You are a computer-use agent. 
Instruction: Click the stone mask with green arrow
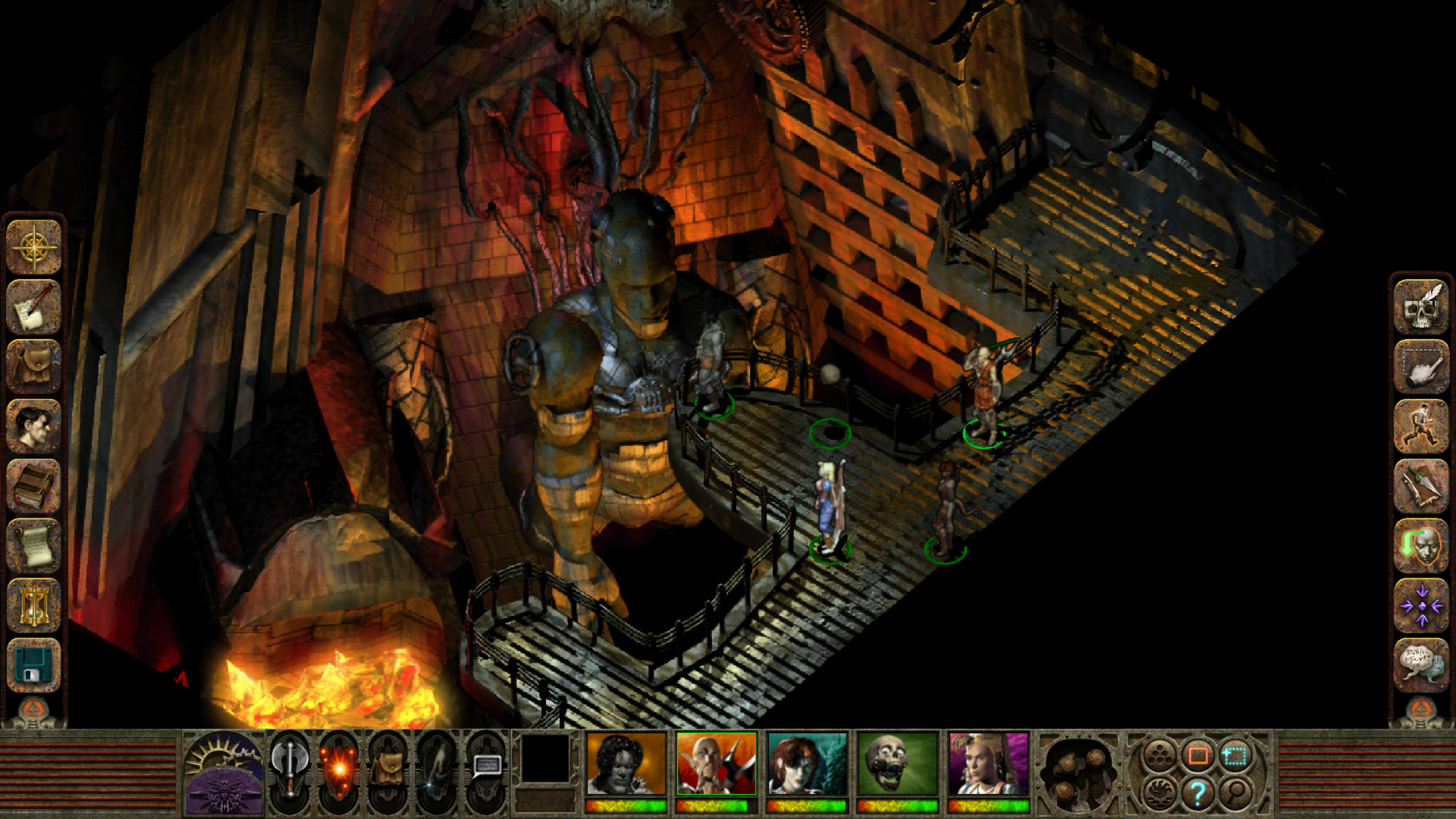(1422, 545)
